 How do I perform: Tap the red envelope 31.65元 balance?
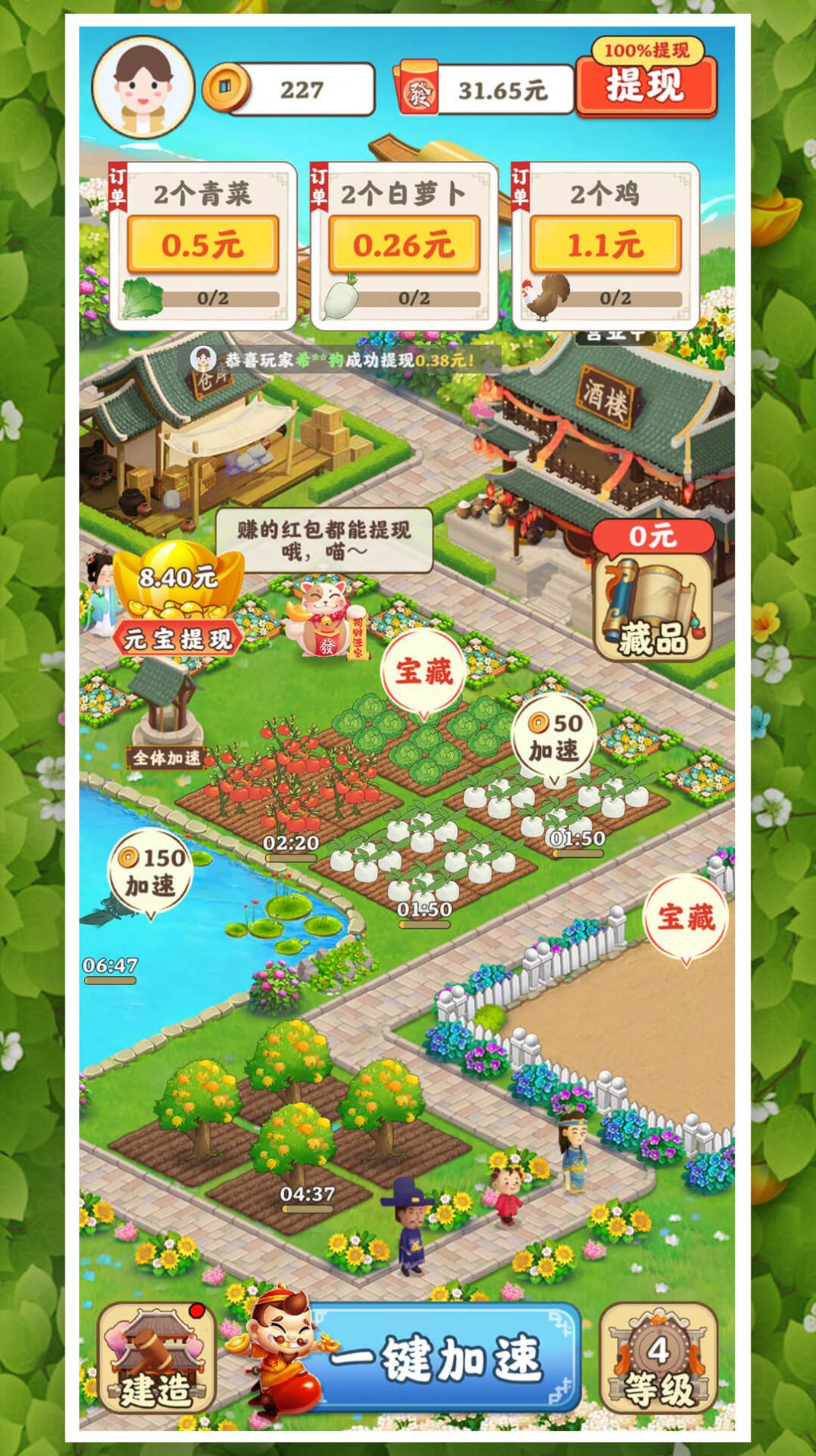coord(485,91)
